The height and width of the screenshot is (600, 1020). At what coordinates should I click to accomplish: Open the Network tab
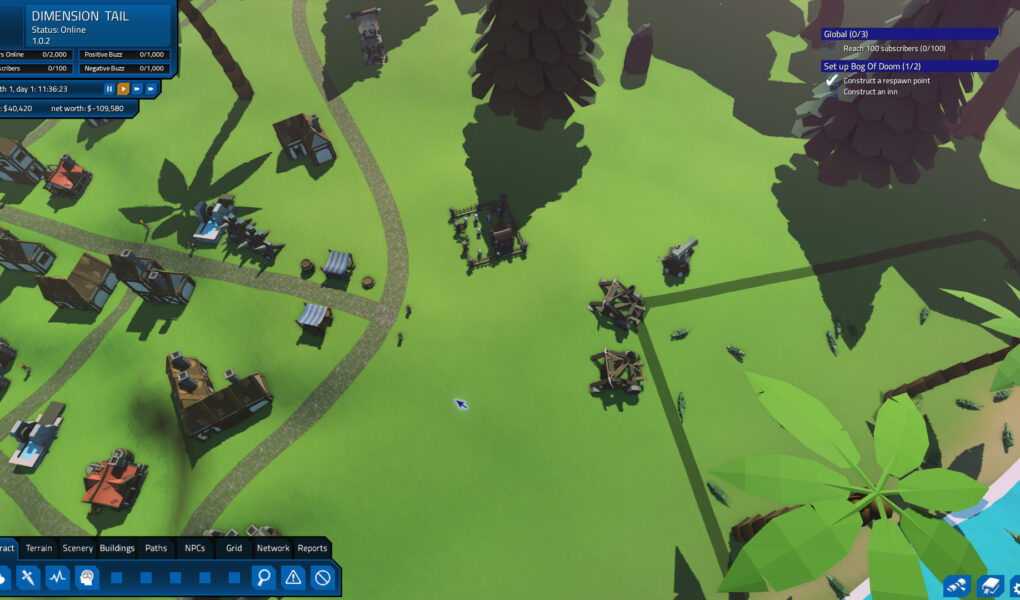pos(273,548)
